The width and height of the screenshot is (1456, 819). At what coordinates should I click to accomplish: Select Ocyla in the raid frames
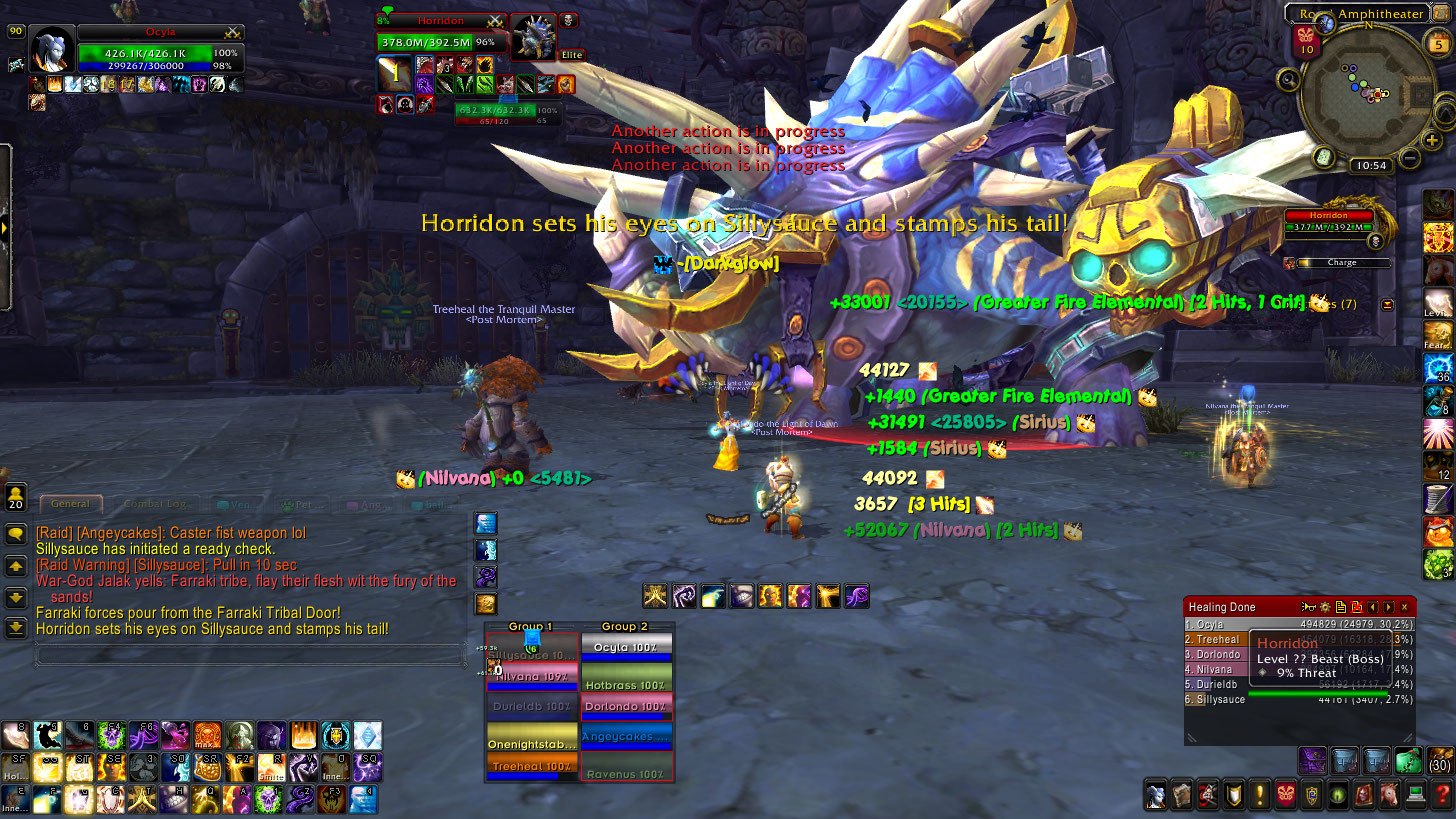click(627, 647)
